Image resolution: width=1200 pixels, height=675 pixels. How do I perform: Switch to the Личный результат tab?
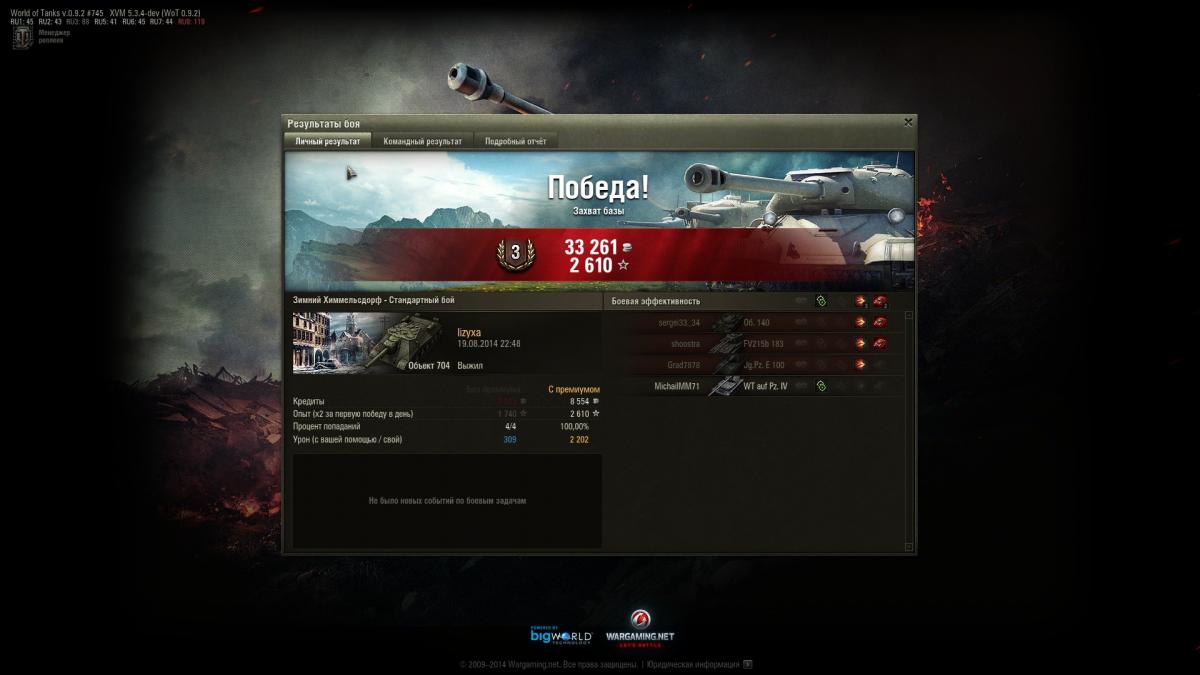pyautogui.click(x=328, y=141)
